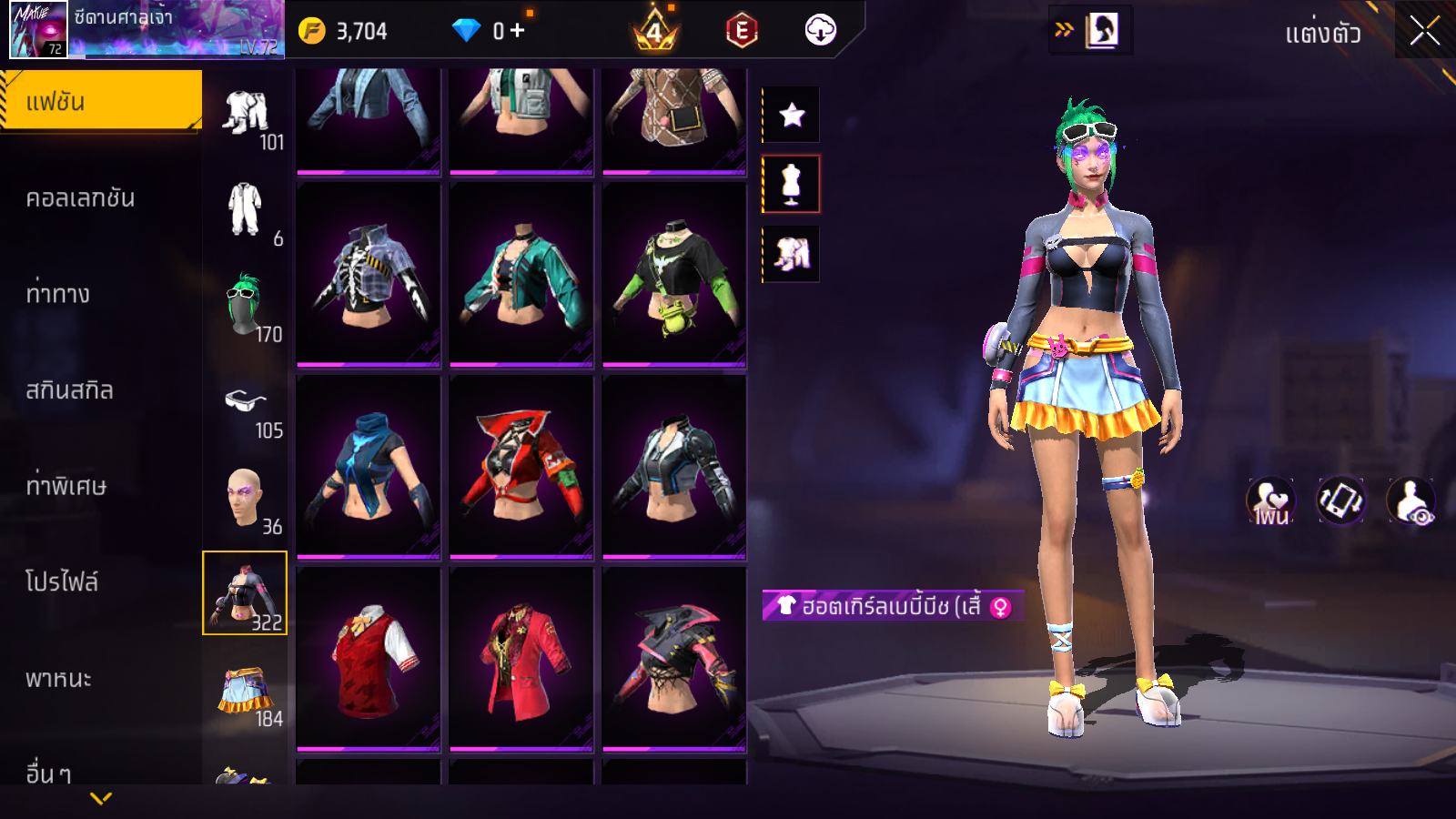Open the คอลเลกชัน (Collection) section
This screenshot has width=1456, height=819.
(x=80, y=198)
